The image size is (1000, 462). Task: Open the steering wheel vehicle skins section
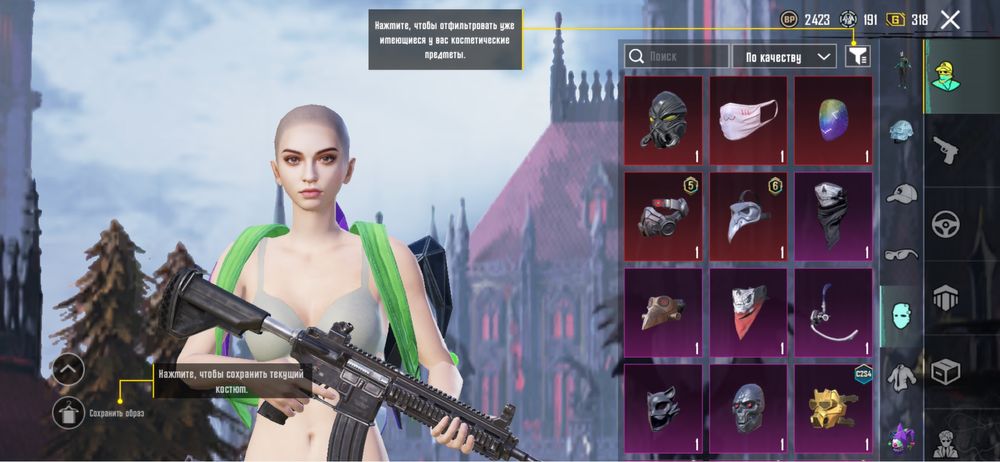click(x=945, y=223)
